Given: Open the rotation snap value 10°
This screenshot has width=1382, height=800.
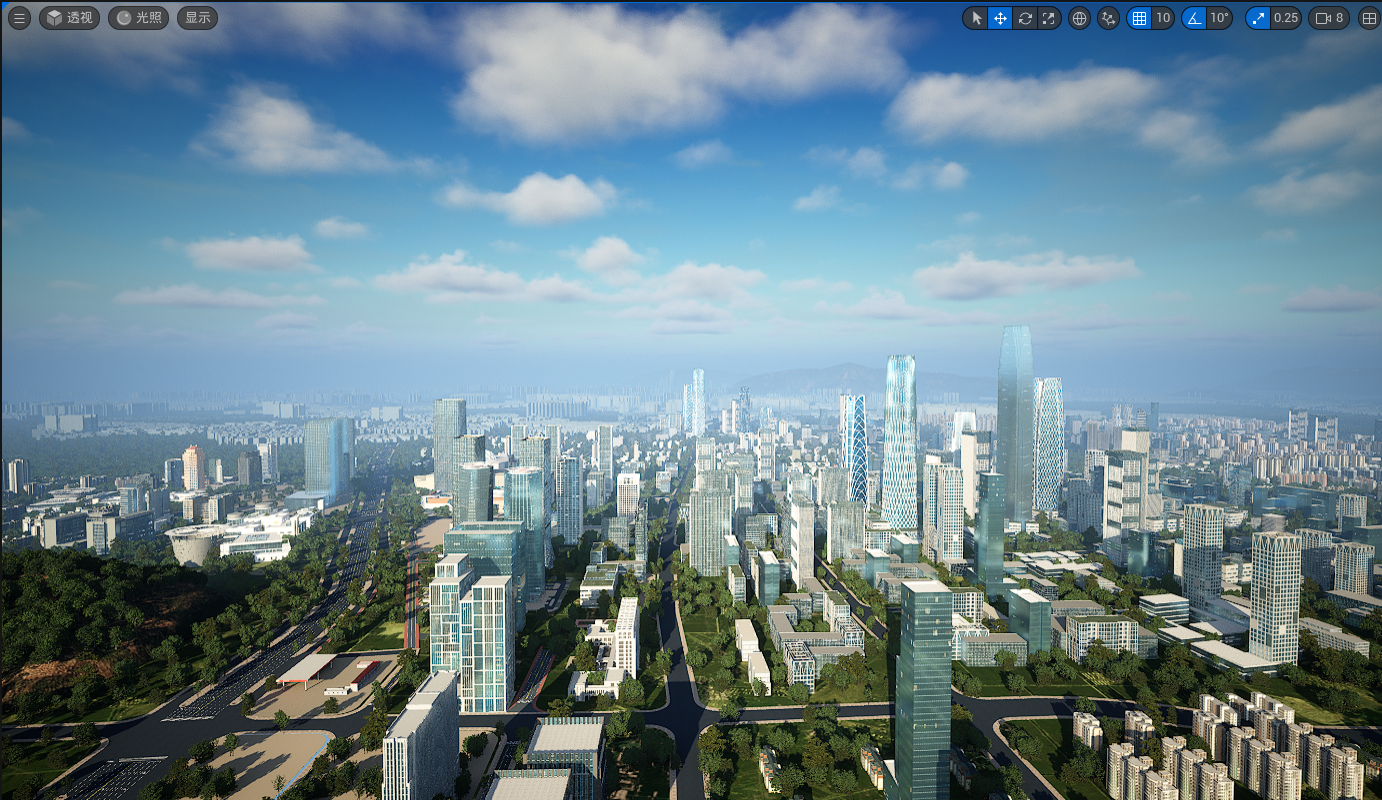Looking at the screenshot, I should [1219, 18].
